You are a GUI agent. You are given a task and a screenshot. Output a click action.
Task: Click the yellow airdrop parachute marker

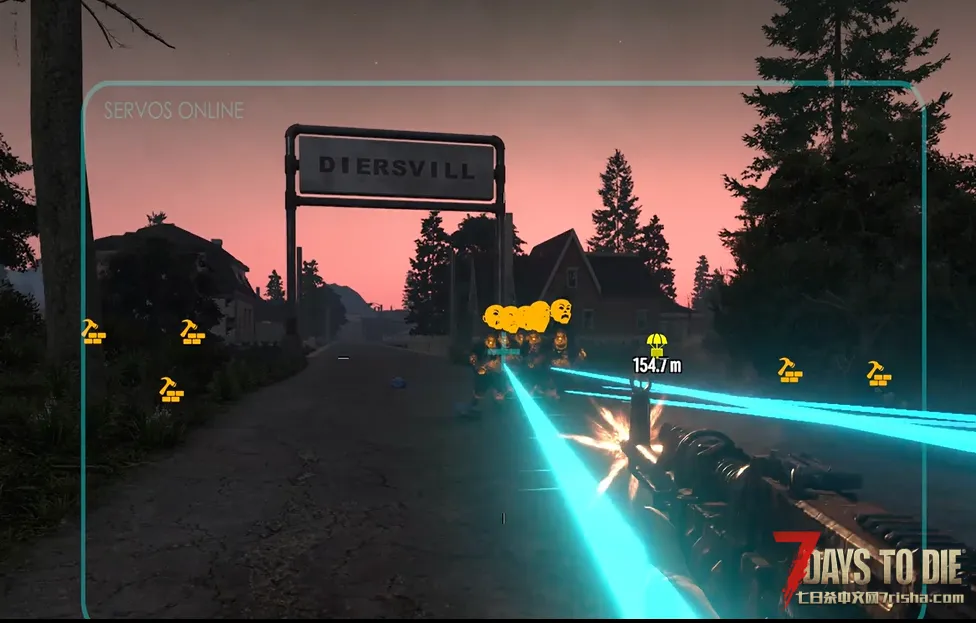pyautogui.click(x=656, y=345)
